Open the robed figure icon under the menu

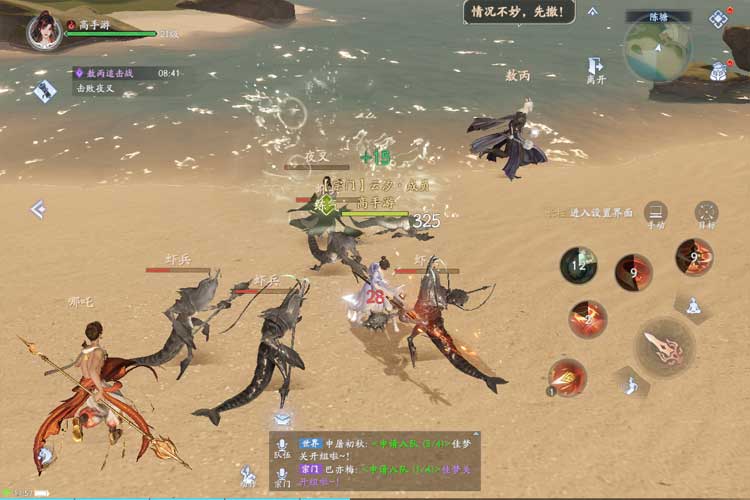point(719,71)
